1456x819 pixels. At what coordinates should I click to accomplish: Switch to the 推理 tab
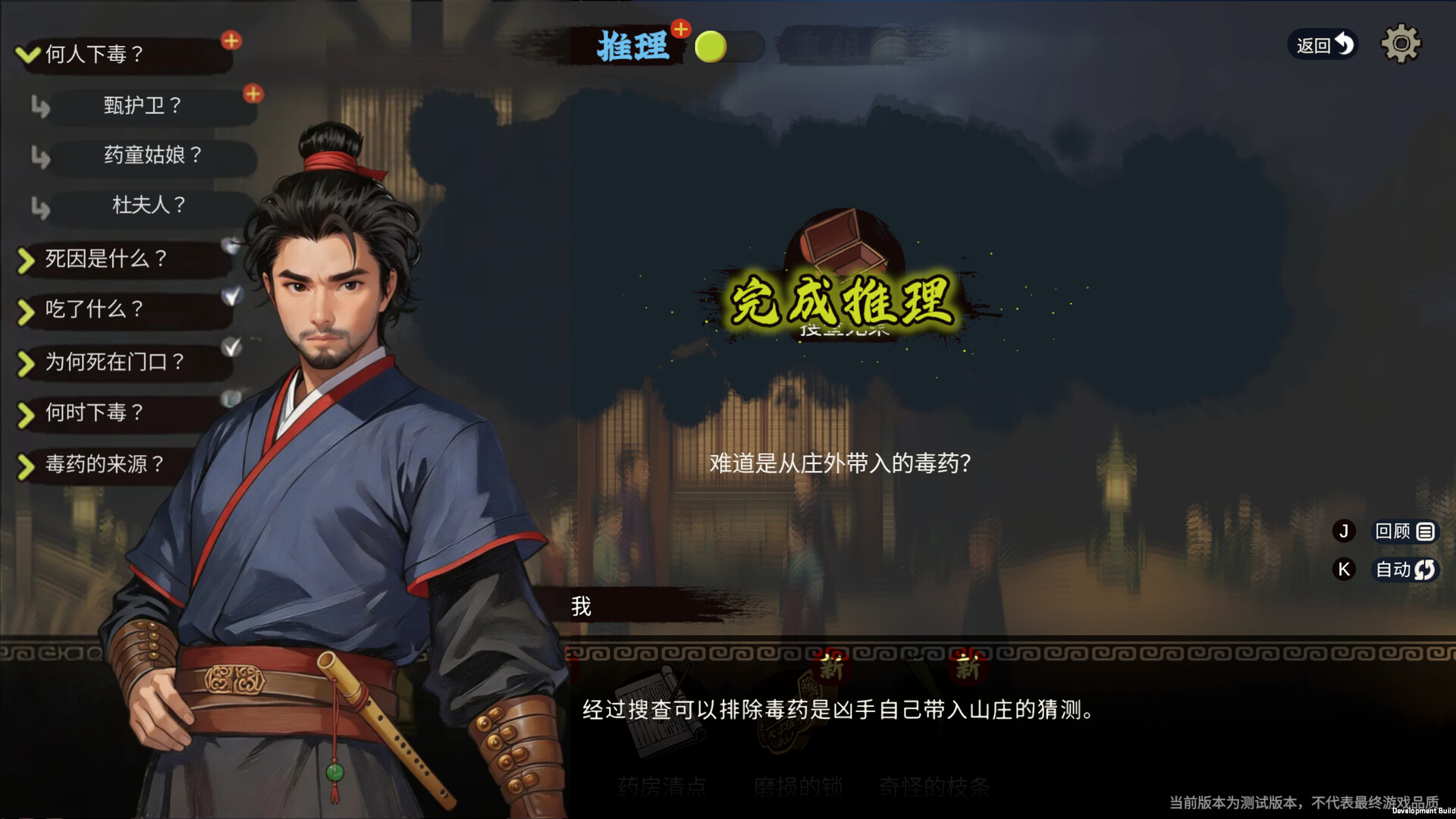632,47
